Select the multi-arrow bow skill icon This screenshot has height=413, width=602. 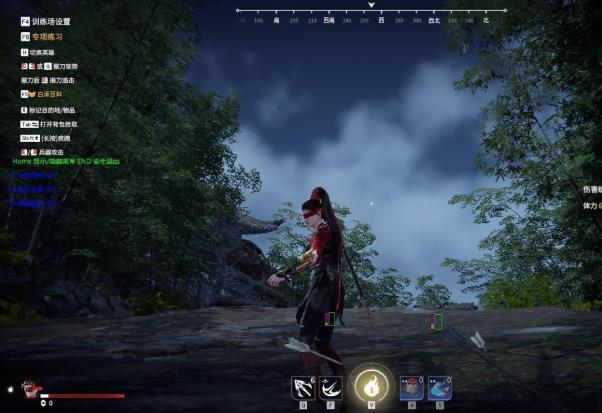coord(302,387)
